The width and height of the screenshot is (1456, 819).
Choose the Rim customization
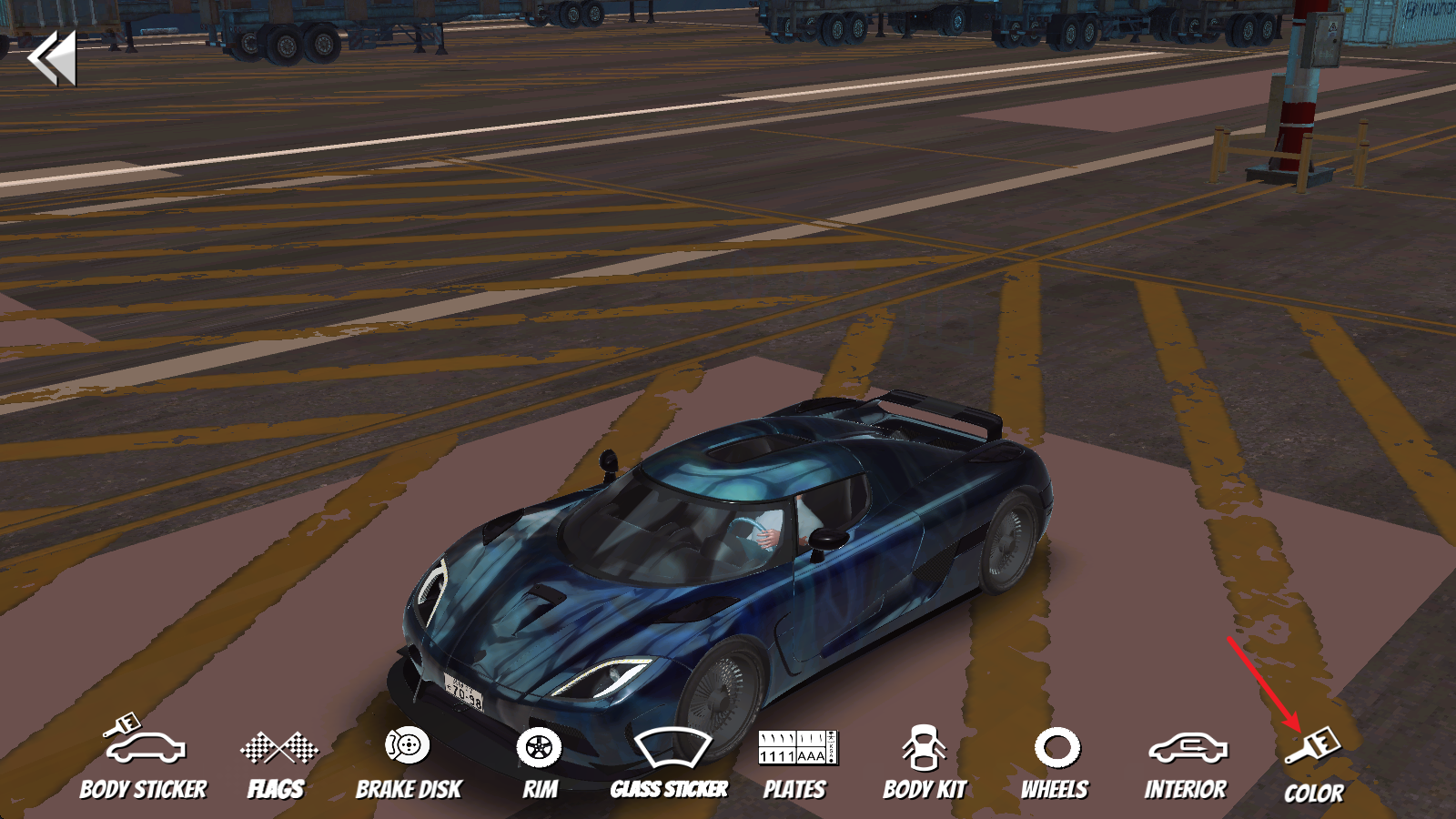pos(540,763)
